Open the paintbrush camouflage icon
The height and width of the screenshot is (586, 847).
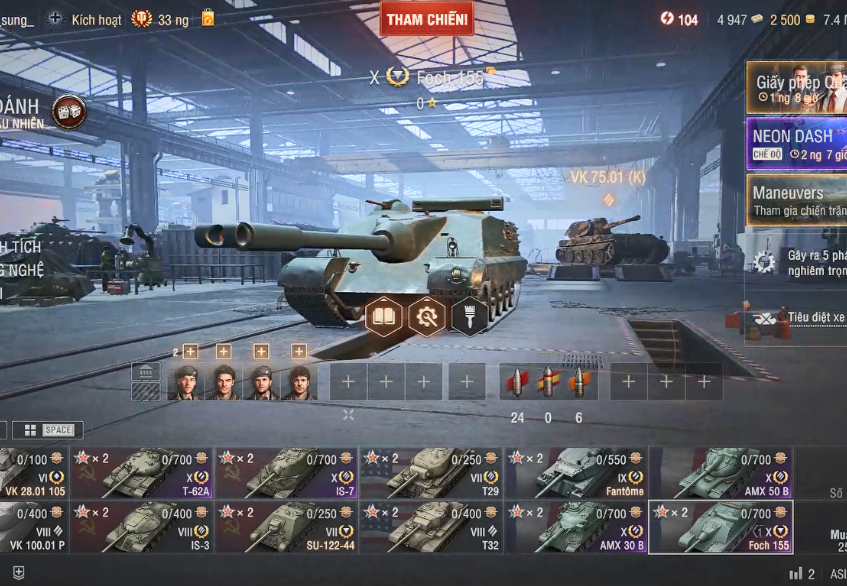tap(469, 317)
